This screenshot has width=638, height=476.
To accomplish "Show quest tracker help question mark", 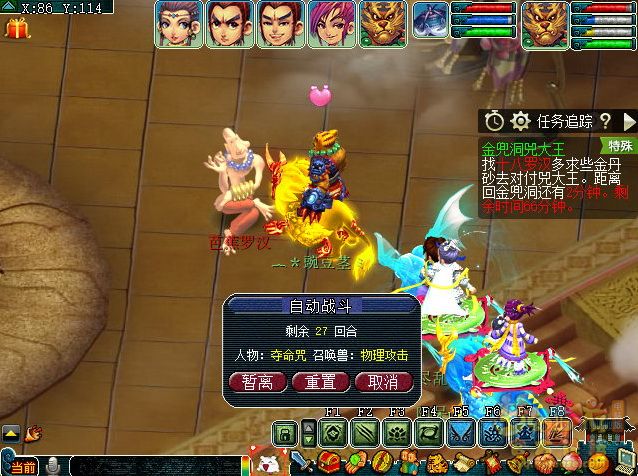I will [x=605, y=121].
